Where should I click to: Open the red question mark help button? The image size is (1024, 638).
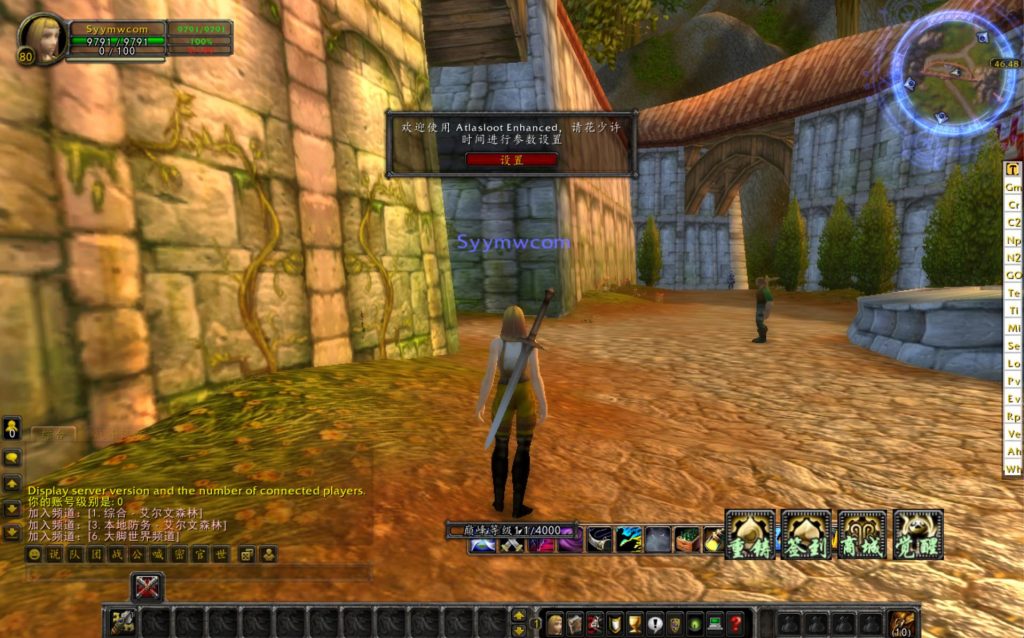coord(735,623)
